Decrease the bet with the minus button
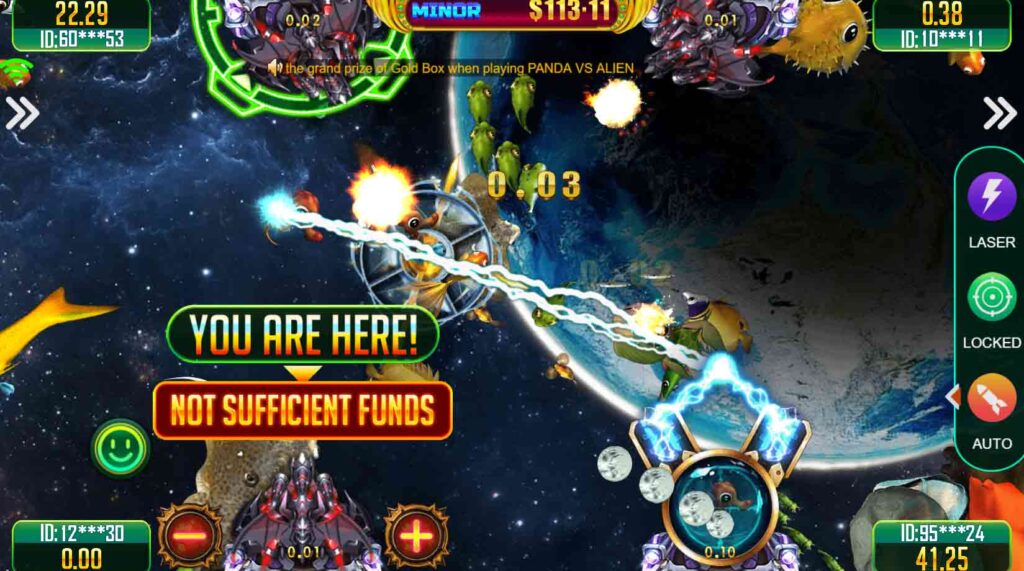1024x571 pixels. pyautogui.click(x=189, y=537)
